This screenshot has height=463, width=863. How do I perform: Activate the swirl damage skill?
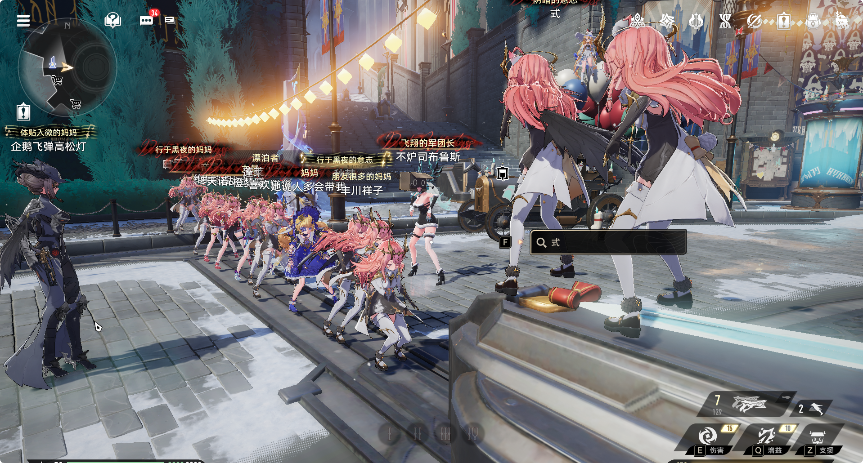[707, 437]
